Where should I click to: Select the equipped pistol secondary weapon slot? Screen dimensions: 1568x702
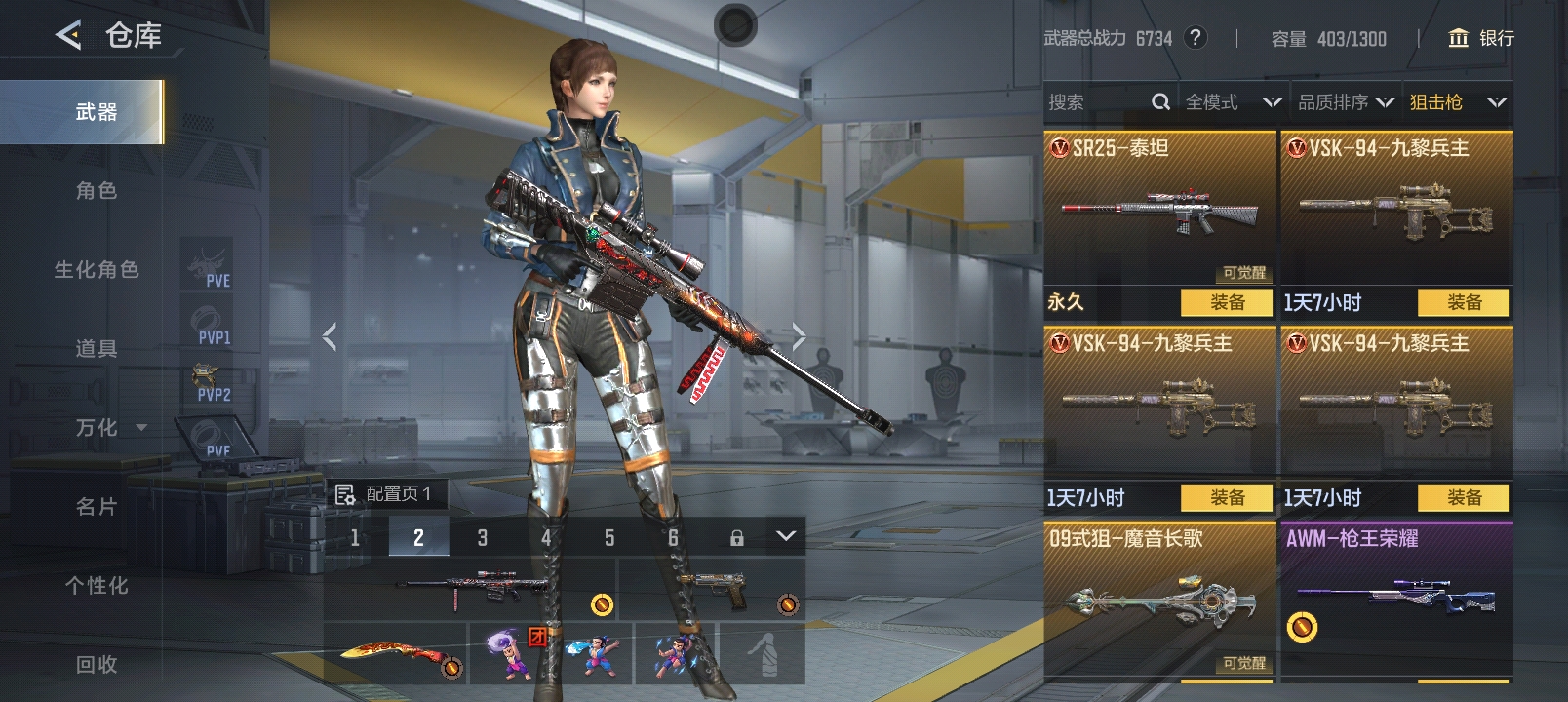click(x=713, y=590)
